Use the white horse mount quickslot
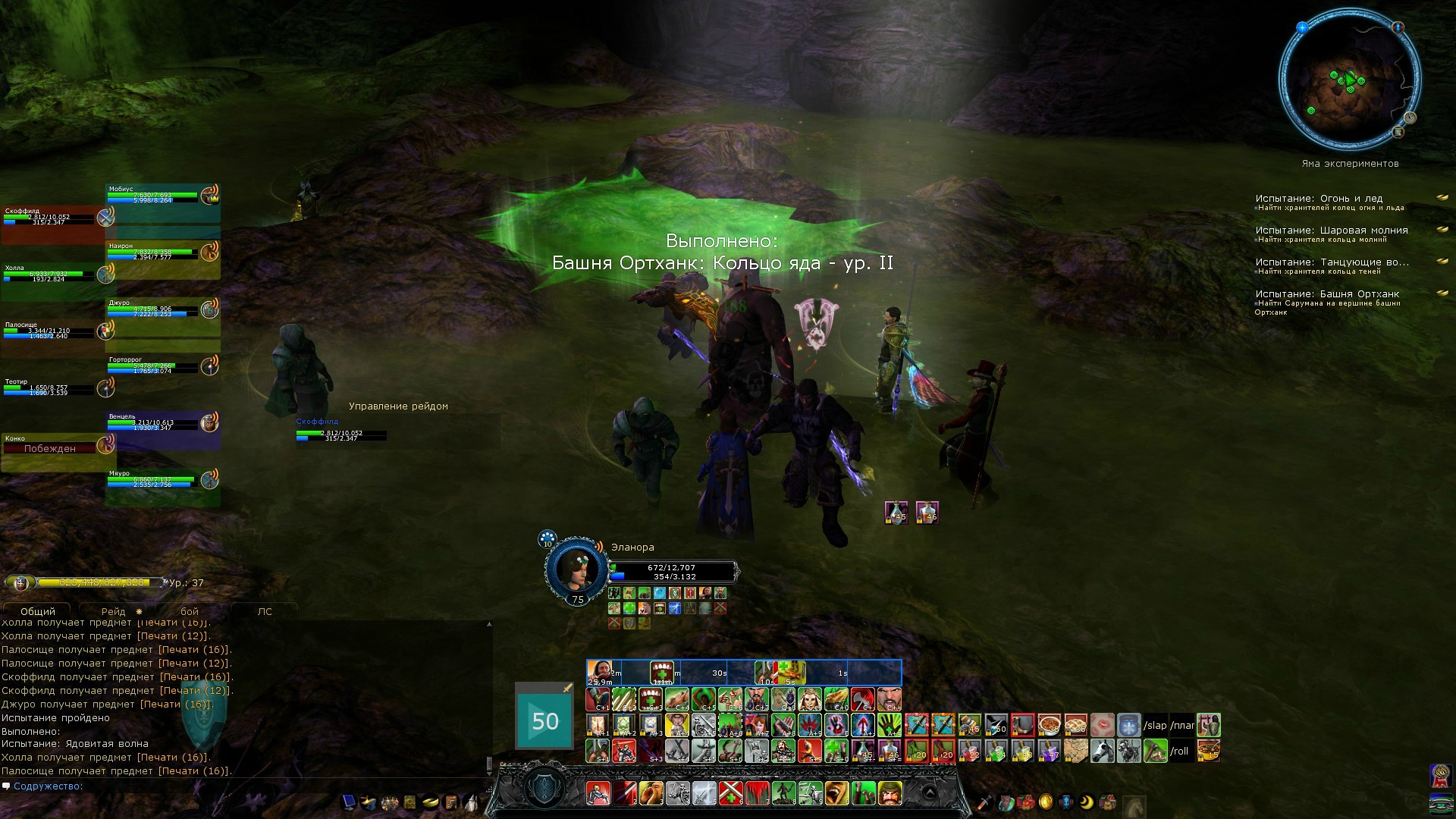 point(1102,752)
